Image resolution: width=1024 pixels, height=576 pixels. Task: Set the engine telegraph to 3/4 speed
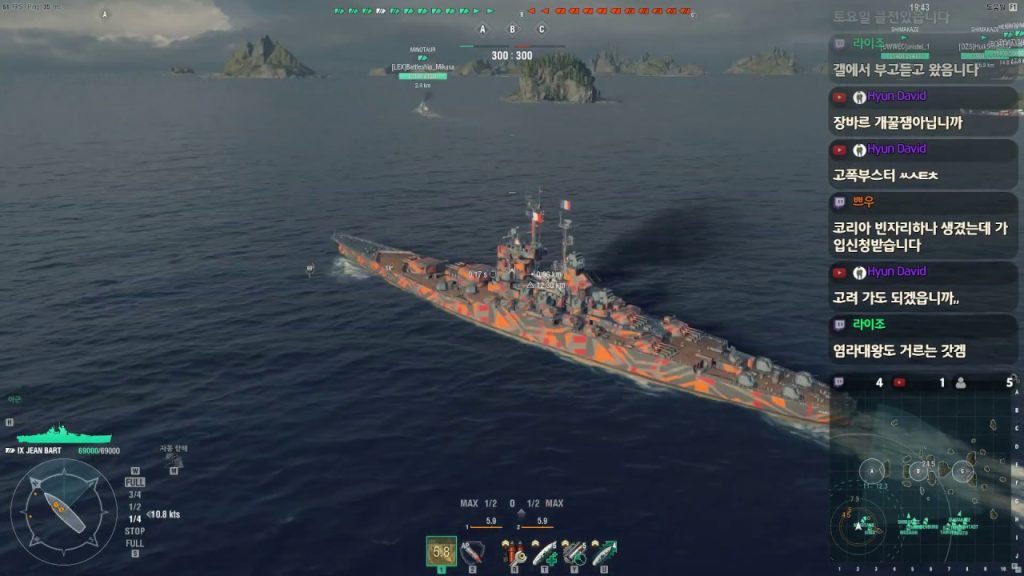pyautogui.click(x=134, y=494)
